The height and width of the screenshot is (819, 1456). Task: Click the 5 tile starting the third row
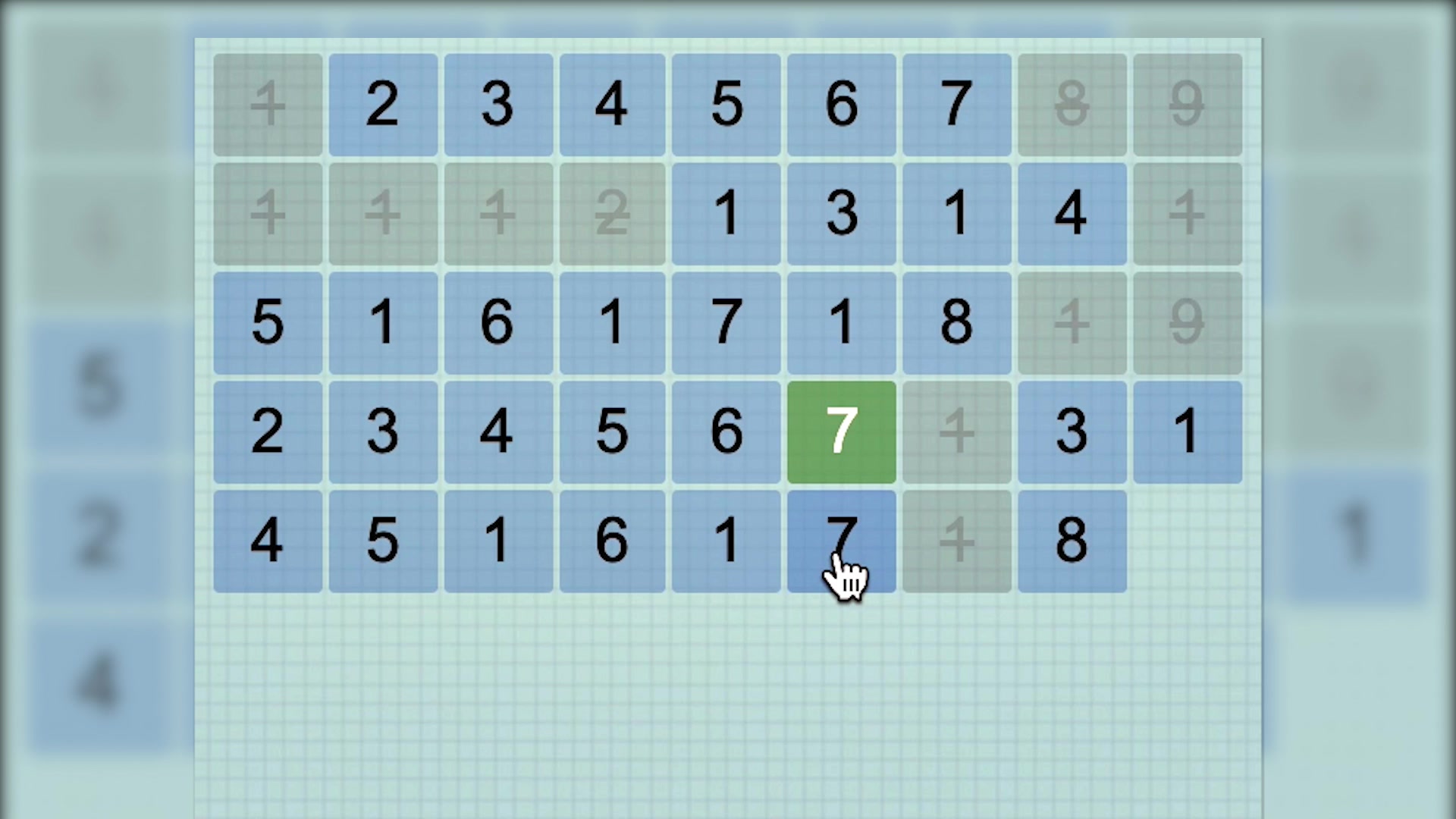pos(267,322)
